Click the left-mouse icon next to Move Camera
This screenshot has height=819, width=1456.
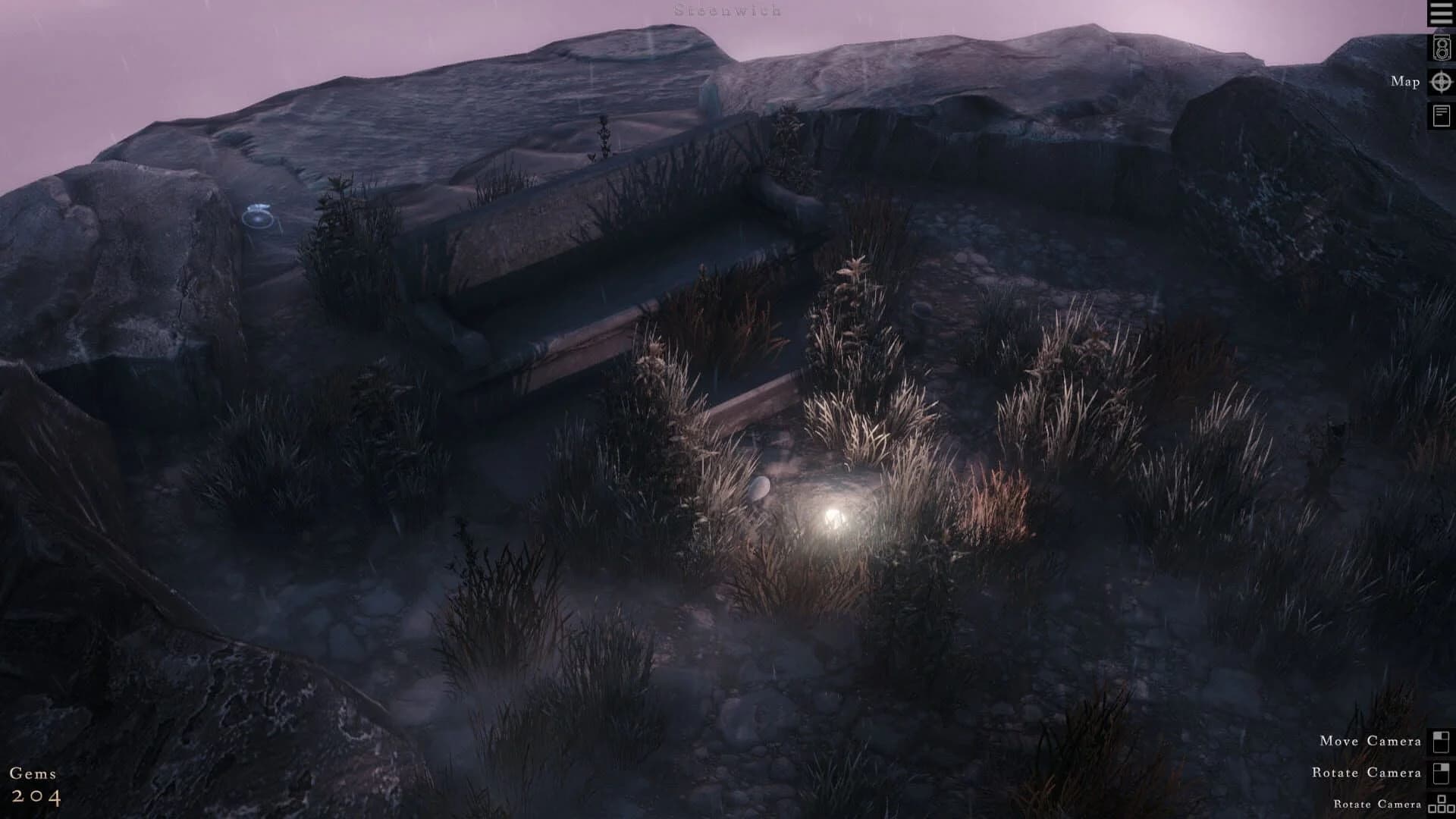pyautogui.click(x=1440, y=741)
